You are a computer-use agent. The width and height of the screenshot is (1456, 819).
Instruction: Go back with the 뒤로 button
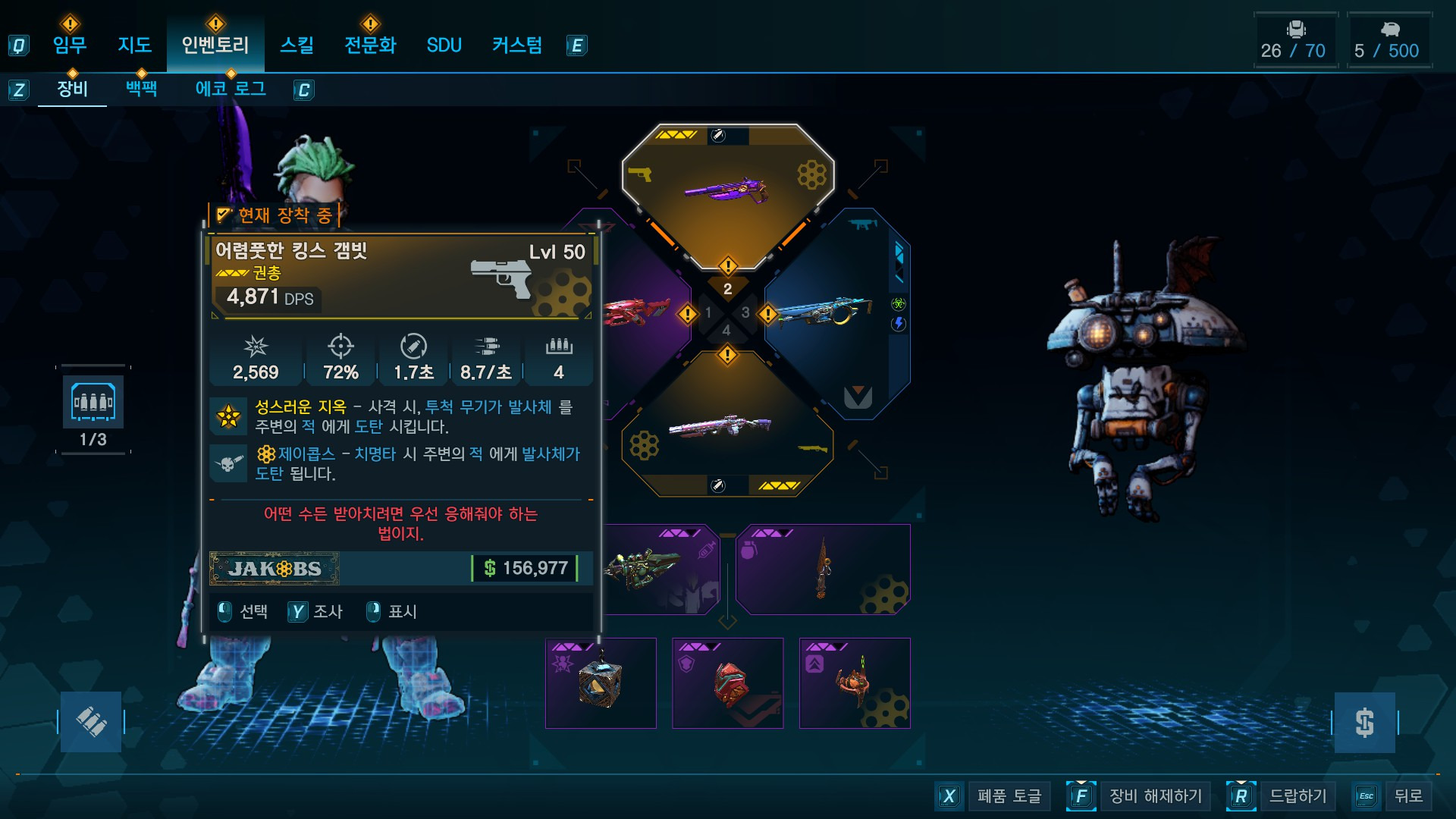[1407, 796]
